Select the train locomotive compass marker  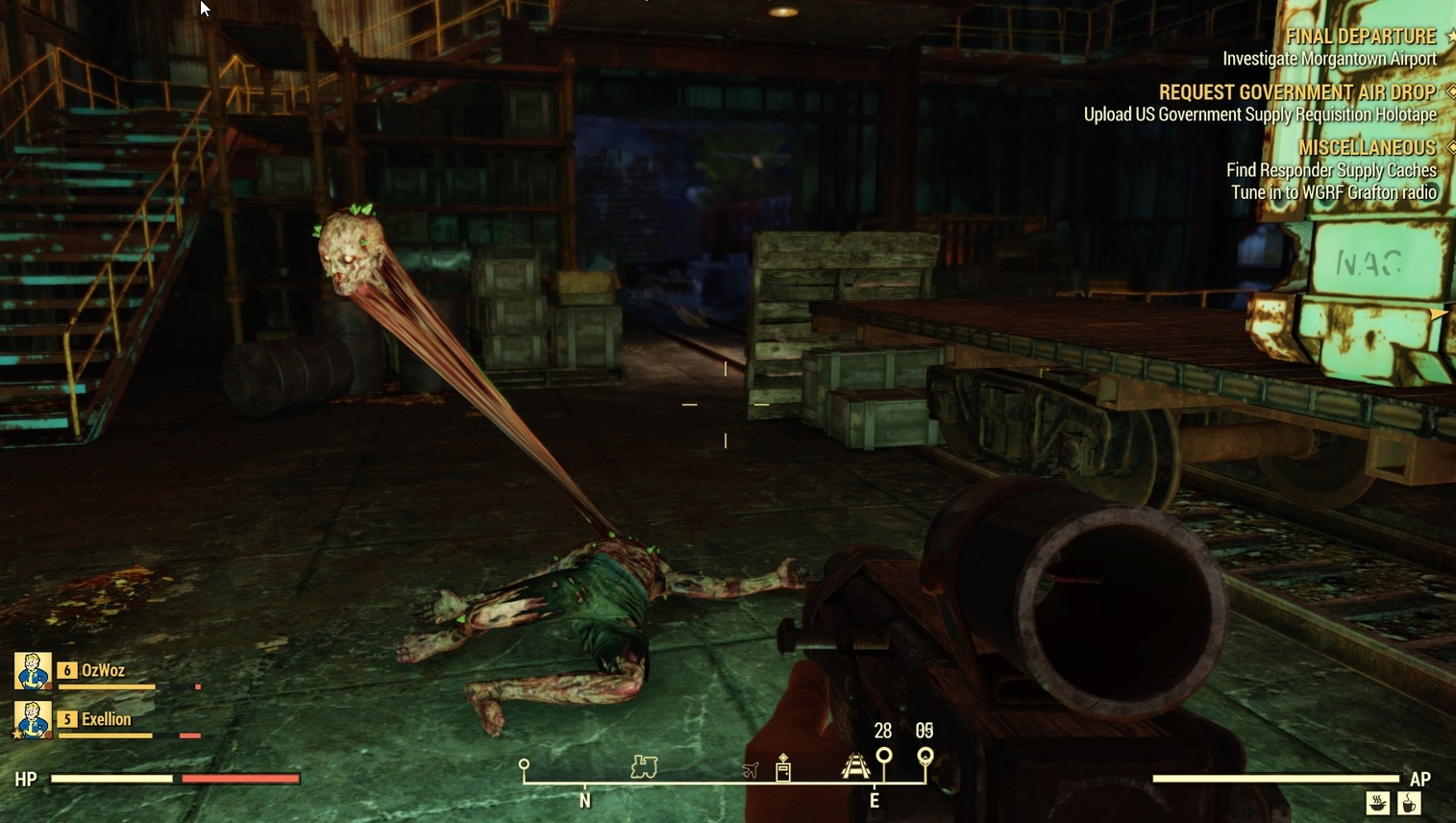tap(644, 766)
